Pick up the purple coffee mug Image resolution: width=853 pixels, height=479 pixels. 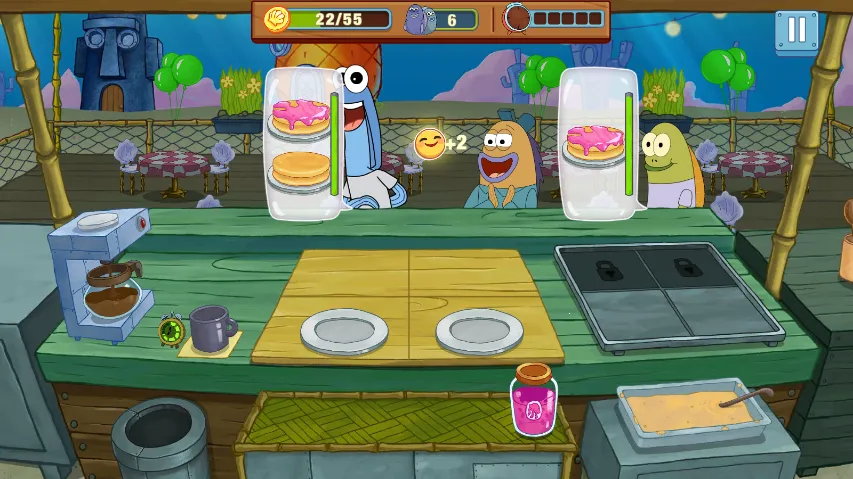coord(210,328)
